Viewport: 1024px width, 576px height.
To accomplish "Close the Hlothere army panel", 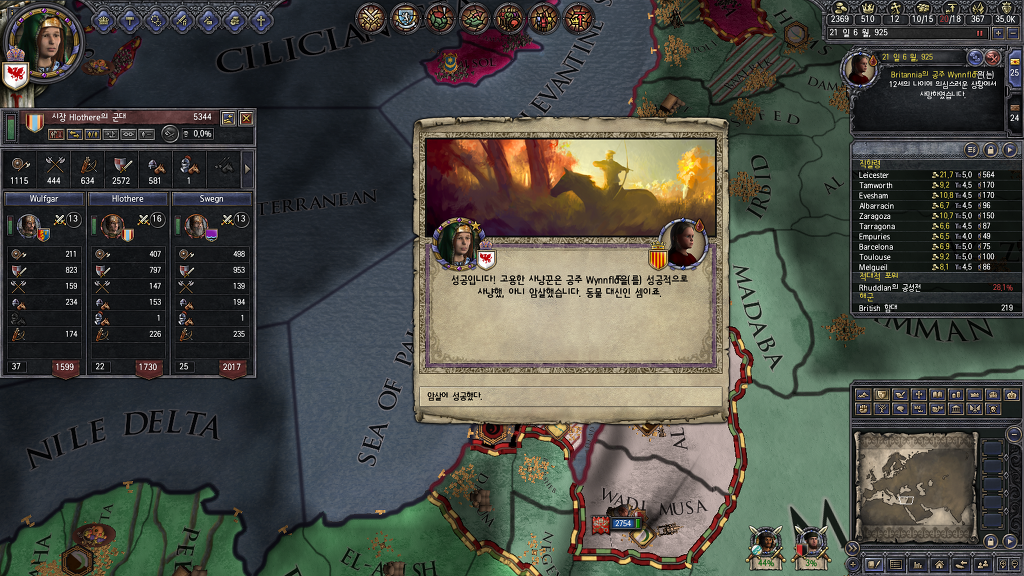I will [246, 118].
